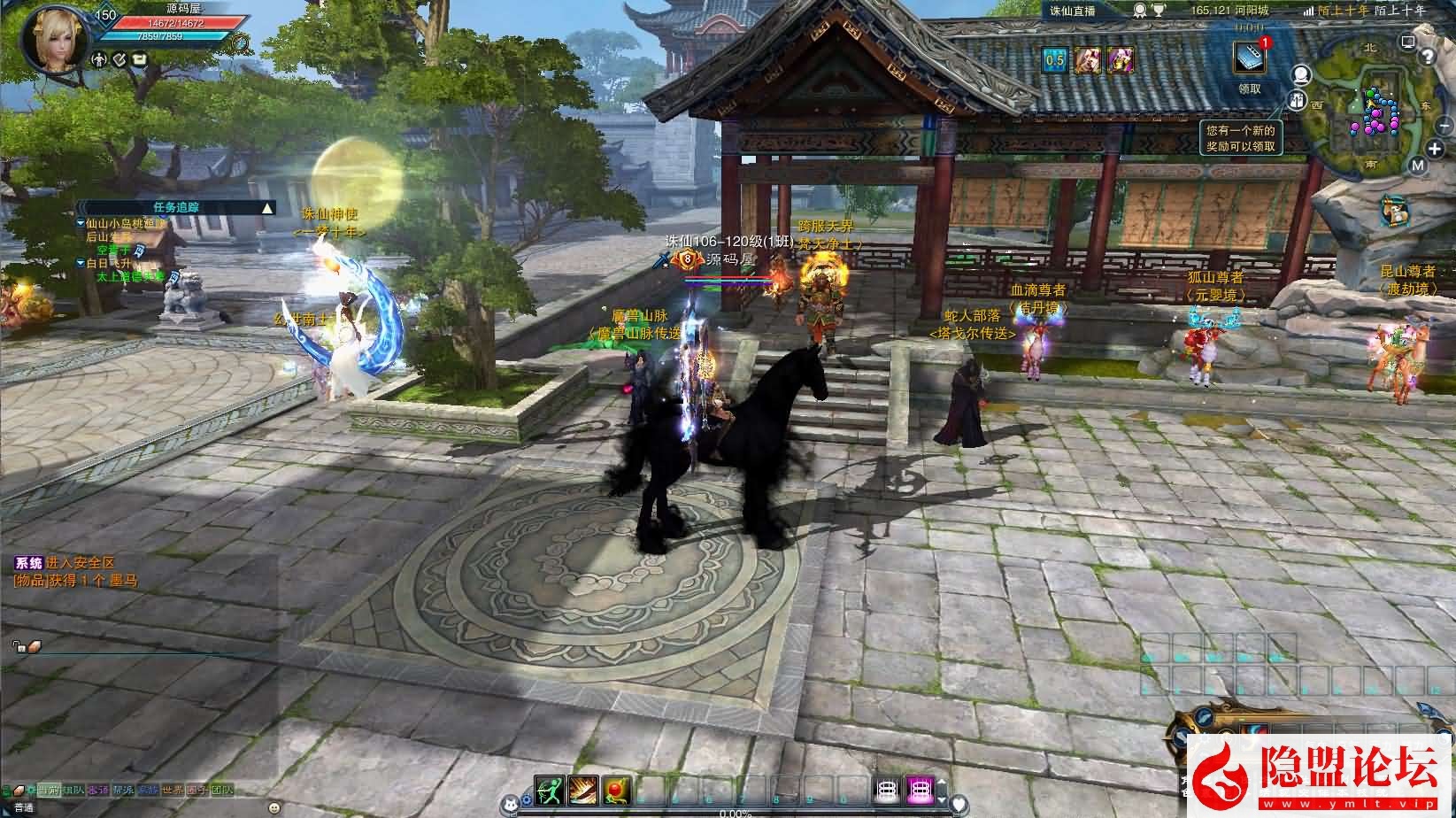The image size is (1456, 818).
Task: Zoom in the minimap with the plus button
Action: coord(1435,148)
